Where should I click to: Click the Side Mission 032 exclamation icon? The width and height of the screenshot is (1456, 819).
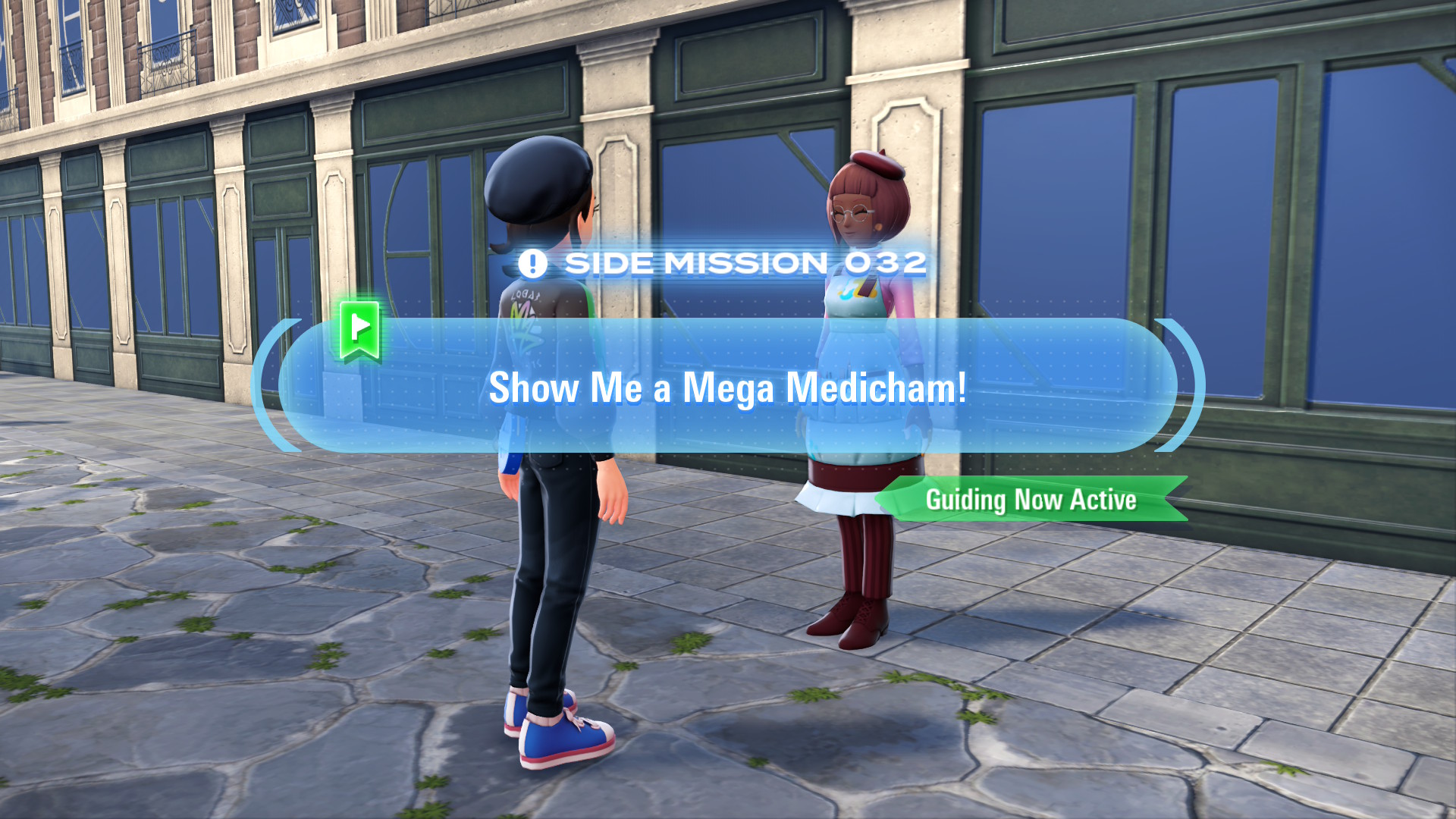pos(532,264)
